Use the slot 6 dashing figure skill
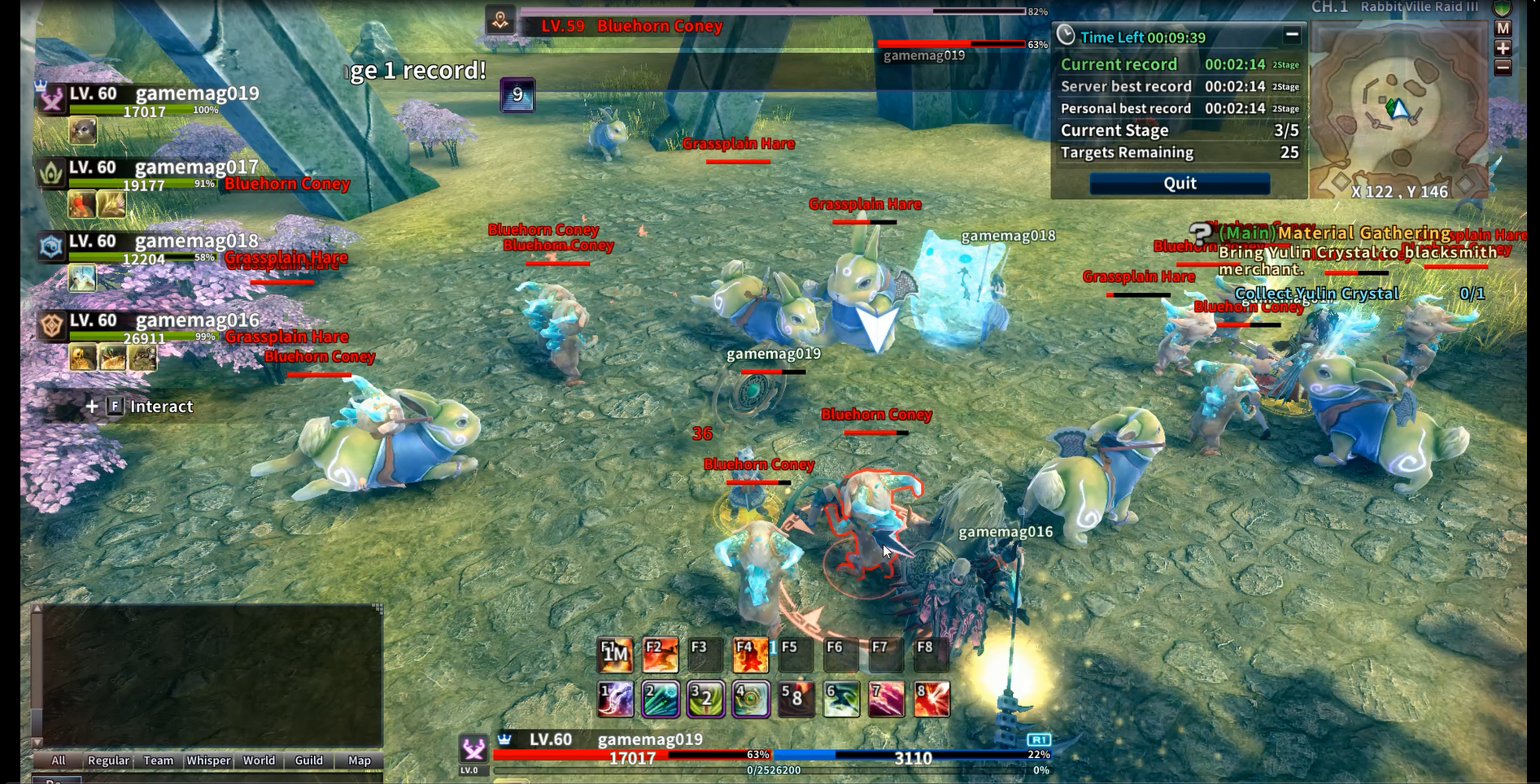This screenshot has width=1540, height=784. click(x=840, y=699)
